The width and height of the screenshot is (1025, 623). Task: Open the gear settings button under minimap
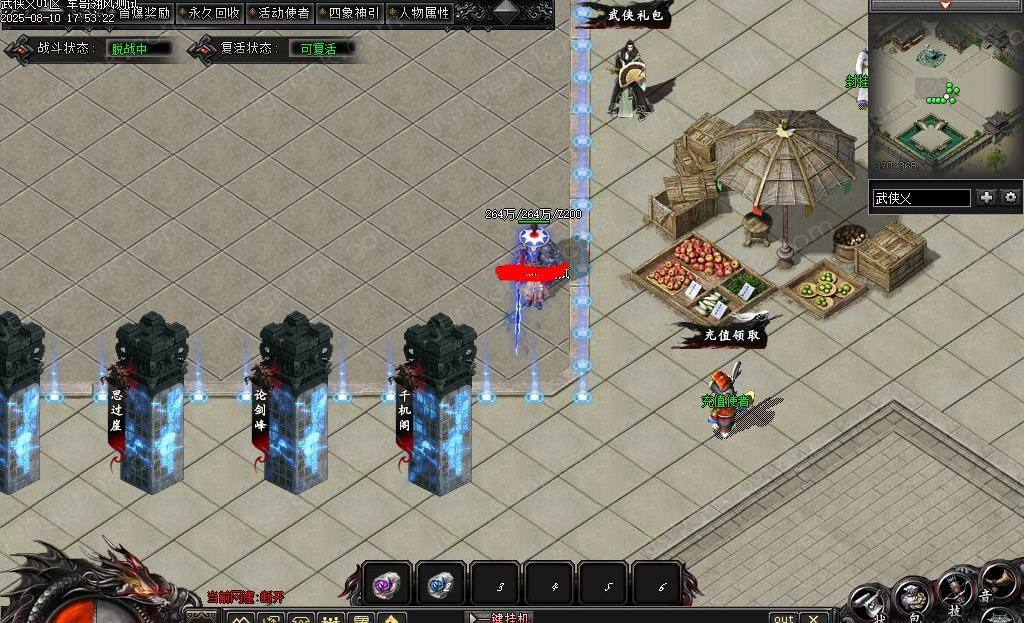(1010, 198)
